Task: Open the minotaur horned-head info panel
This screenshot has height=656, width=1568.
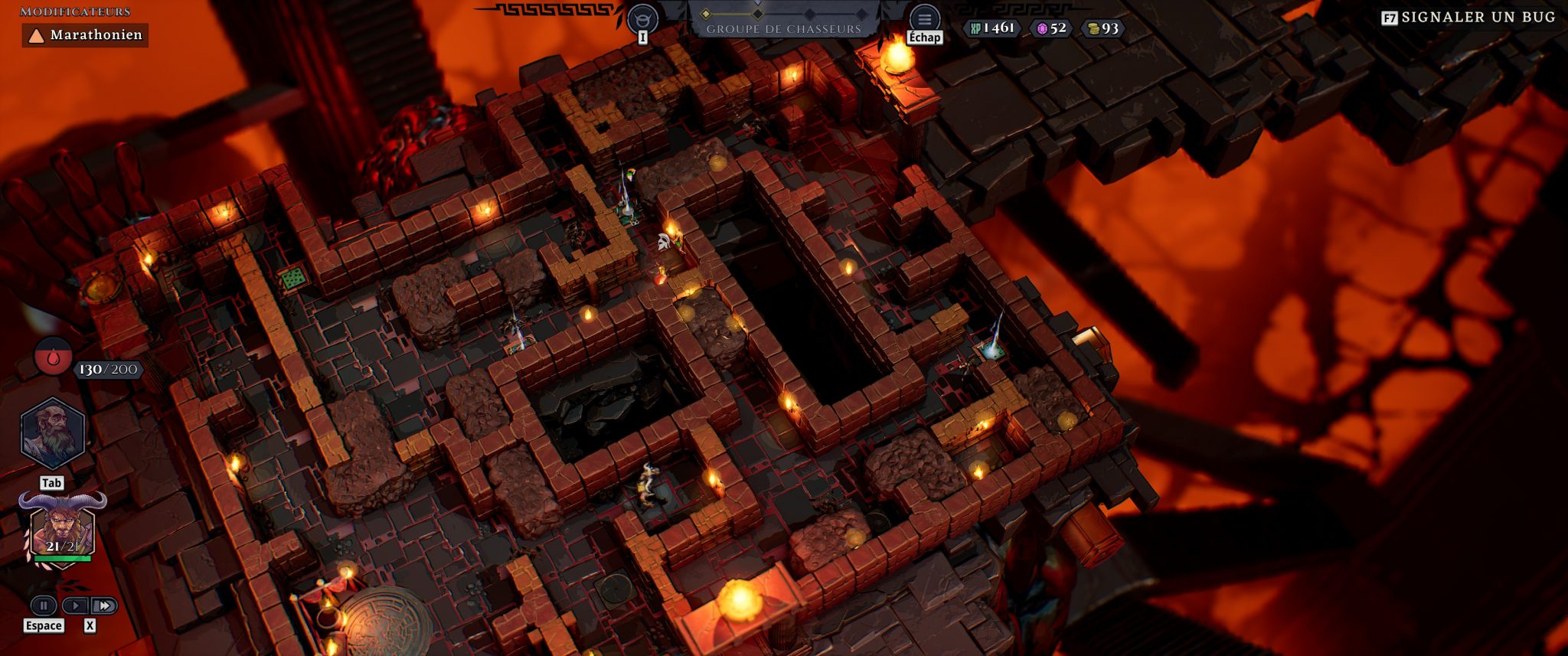Action: pyautogui.click(x=642, y=18)
